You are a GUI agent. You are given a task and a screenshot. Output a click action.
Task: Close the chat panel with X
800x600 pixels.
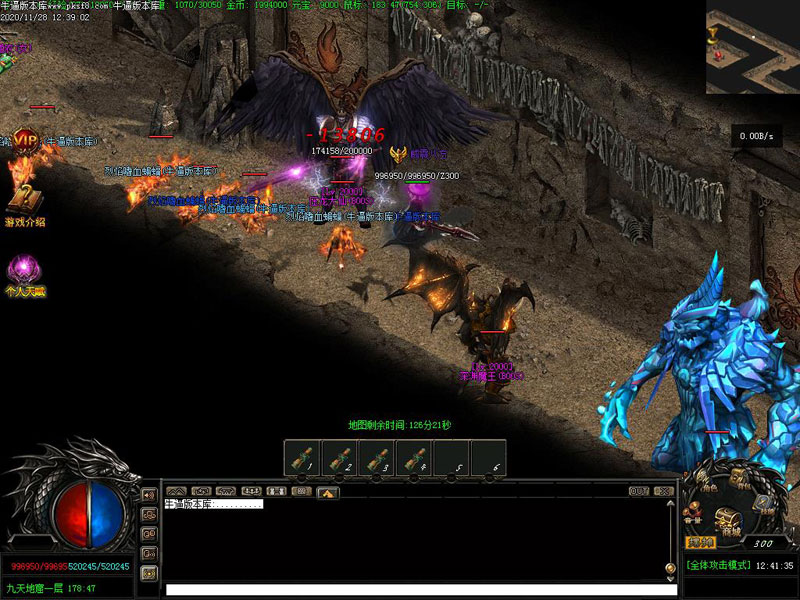click(661, 491)
